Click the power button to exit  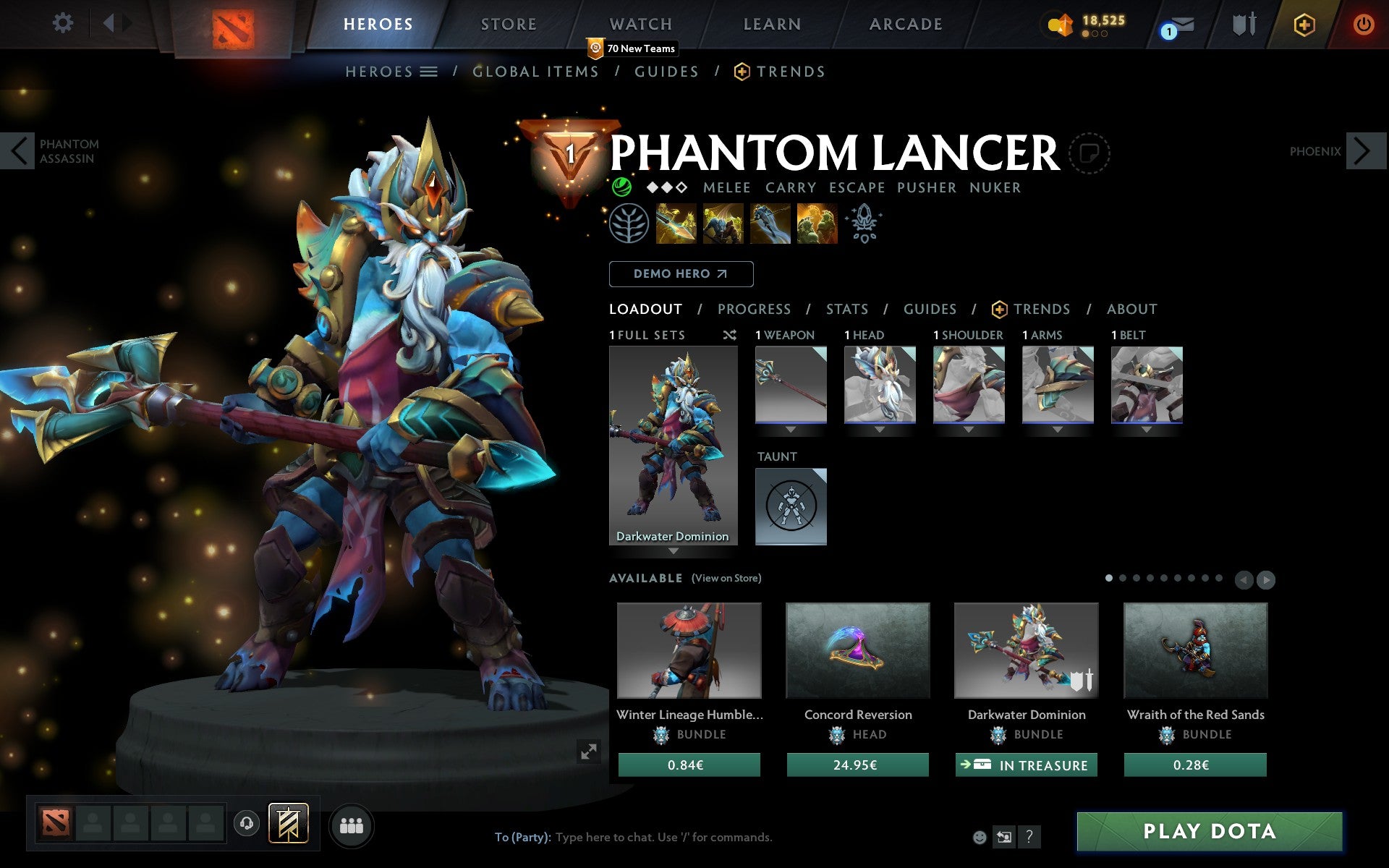tap(1363, 22)
